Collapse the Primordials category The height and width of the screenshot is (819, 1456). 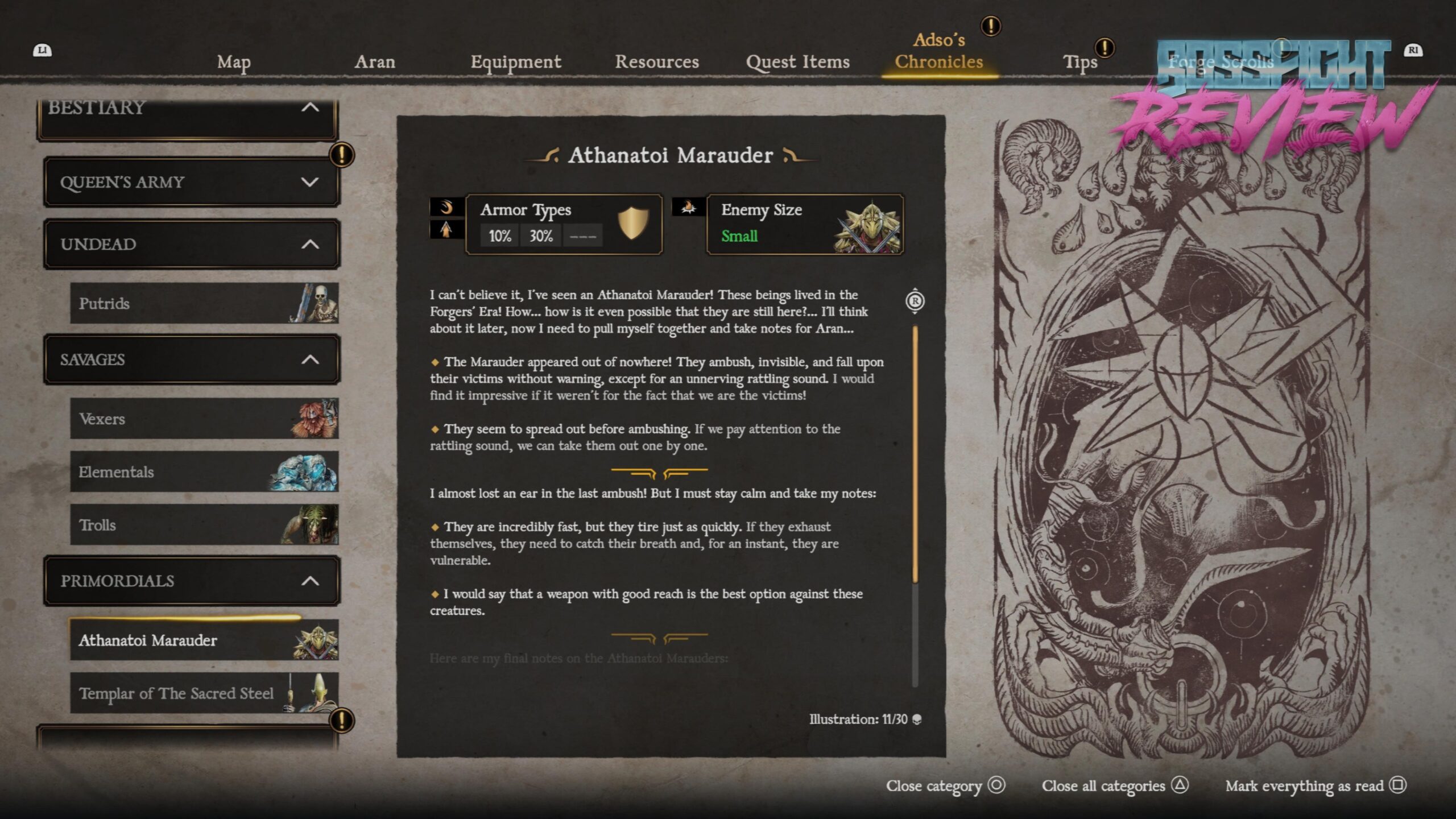coord(191,581)
